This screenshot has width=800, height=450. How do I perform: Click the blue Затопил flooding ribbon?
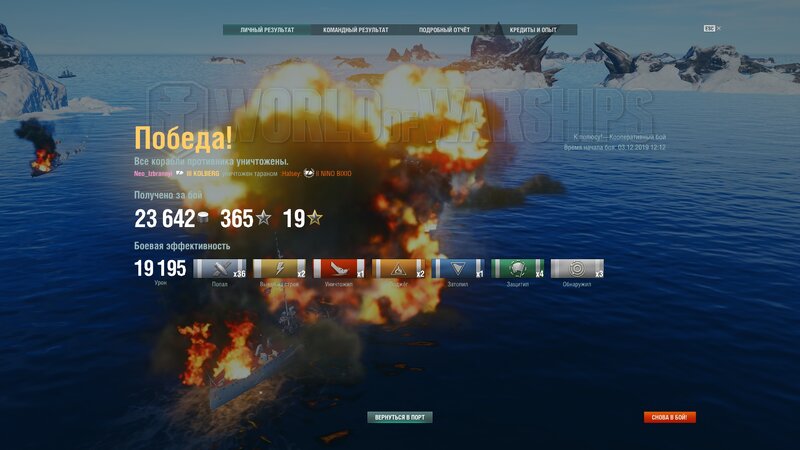[458, 268]
